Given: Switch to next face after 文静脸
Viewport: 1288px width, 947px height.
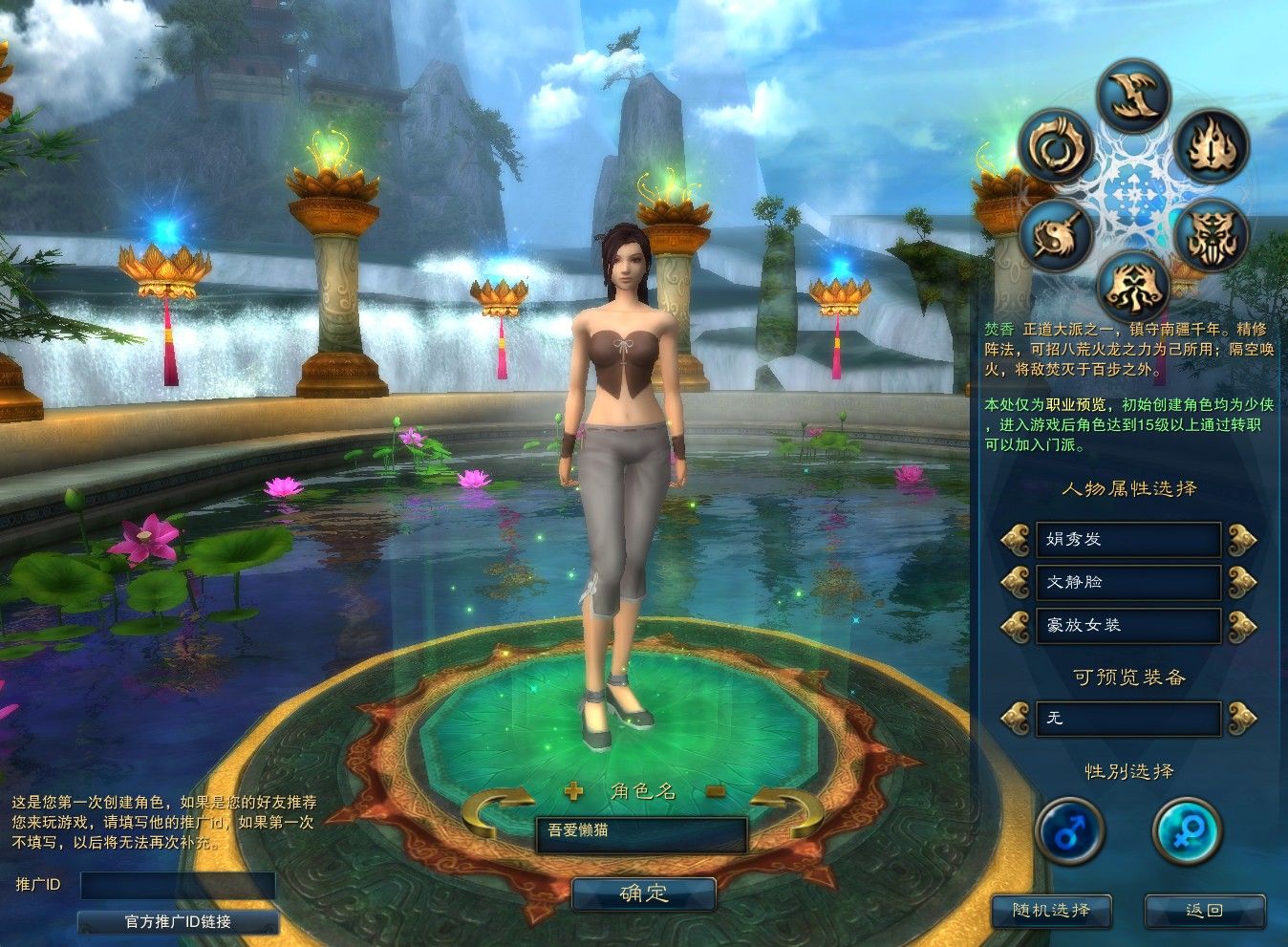Looking at the screenshot, I should [1242, 581].
